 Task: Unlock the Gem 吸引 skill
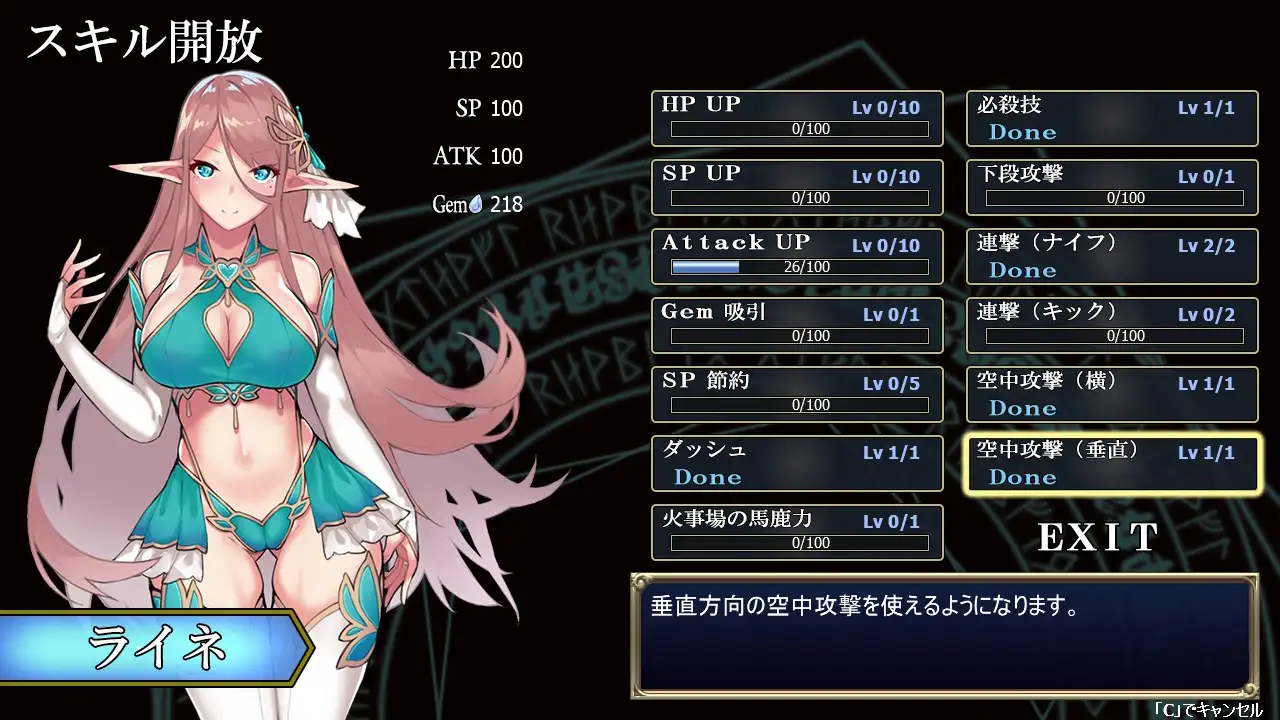click(x=797, y=325)
